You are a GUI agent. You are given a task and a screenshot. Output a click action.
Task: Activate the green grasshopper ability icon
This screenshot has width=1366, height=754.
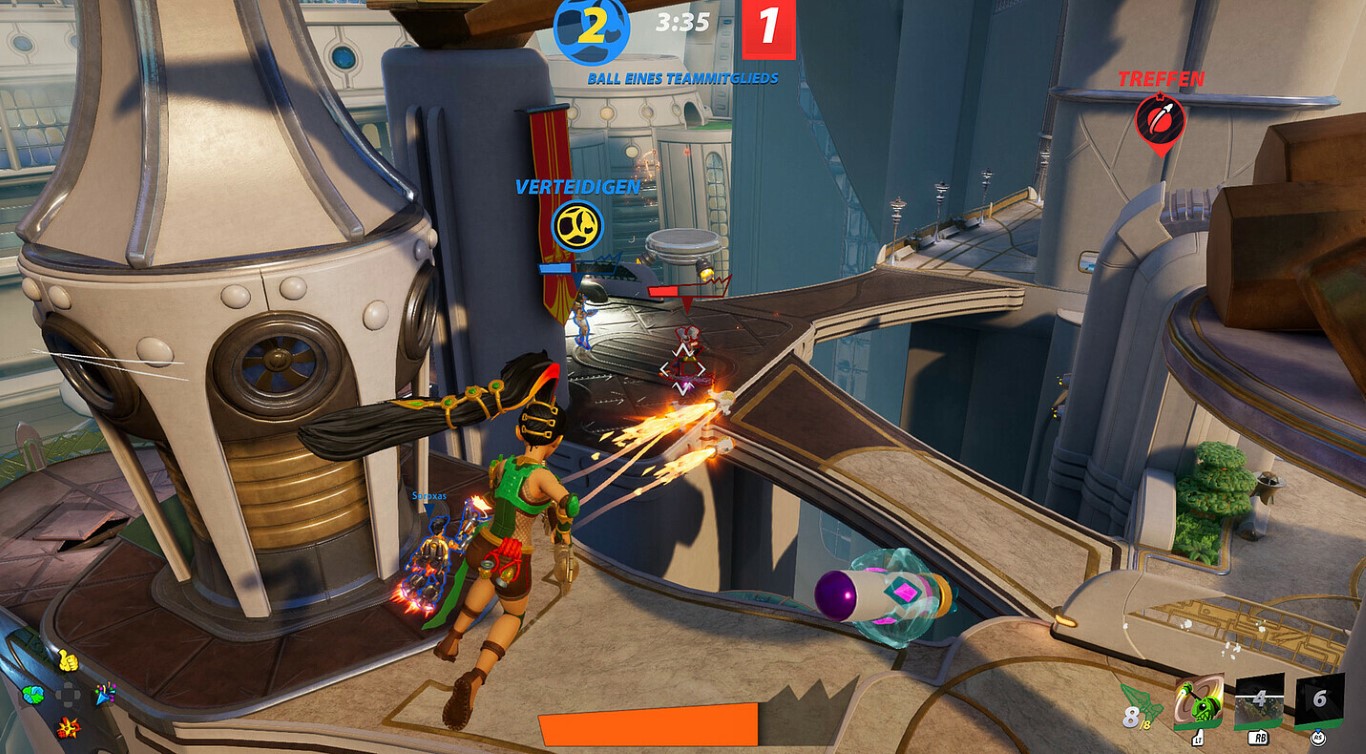(x=1198, y=703)
